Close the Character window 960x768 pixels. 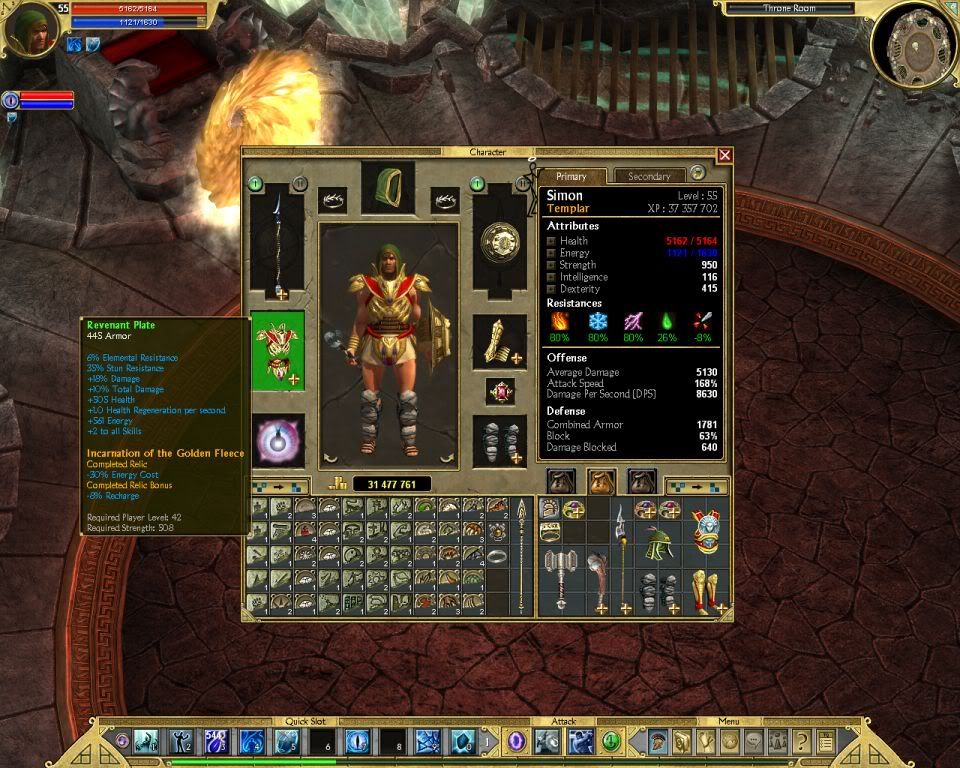[x=725, y=155]
